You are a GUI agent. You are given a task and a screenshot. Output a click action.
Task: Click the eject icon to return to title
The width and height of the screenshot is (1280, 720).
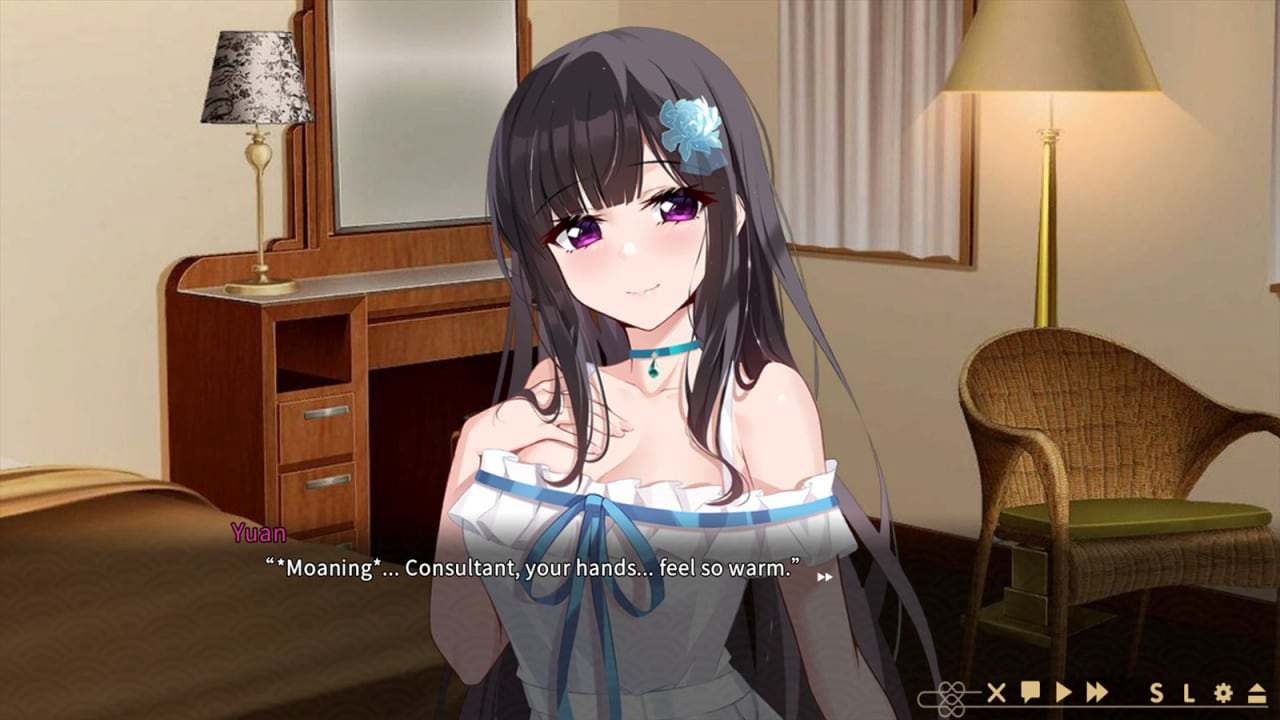1256,693
